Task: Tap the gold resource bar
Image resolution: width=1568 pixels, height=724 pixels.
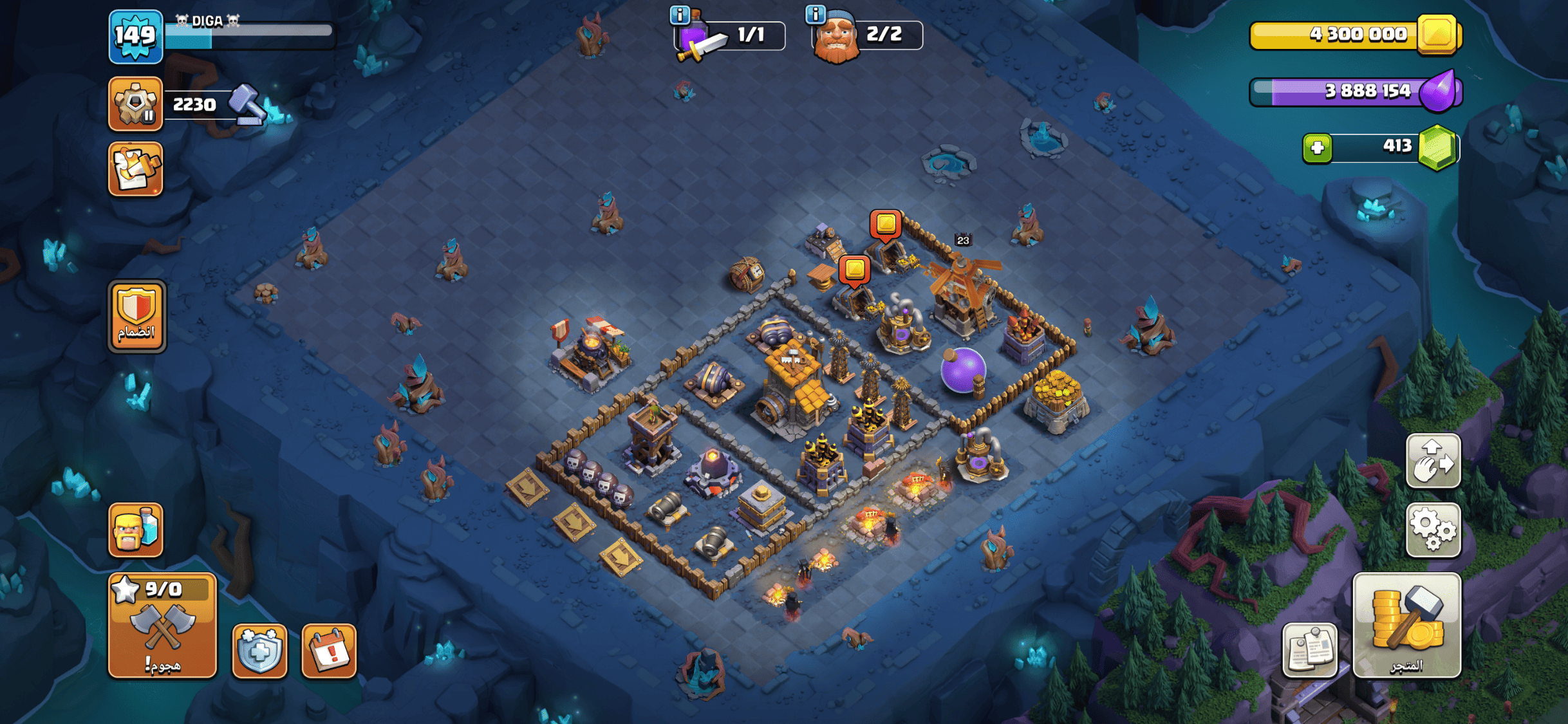Action: [1355, 35]
